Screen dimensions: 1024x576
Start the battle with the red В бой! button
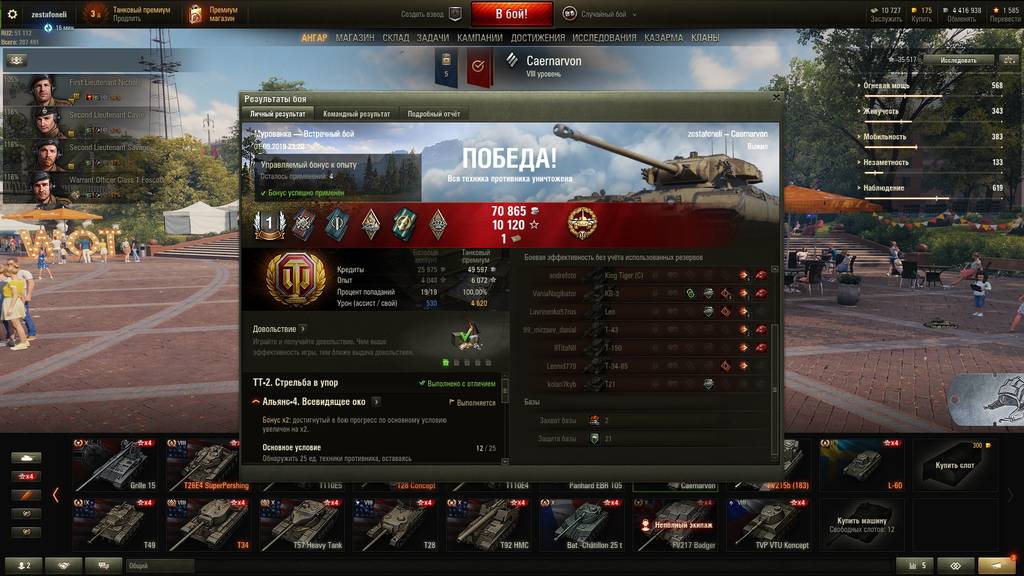[512, 14]
